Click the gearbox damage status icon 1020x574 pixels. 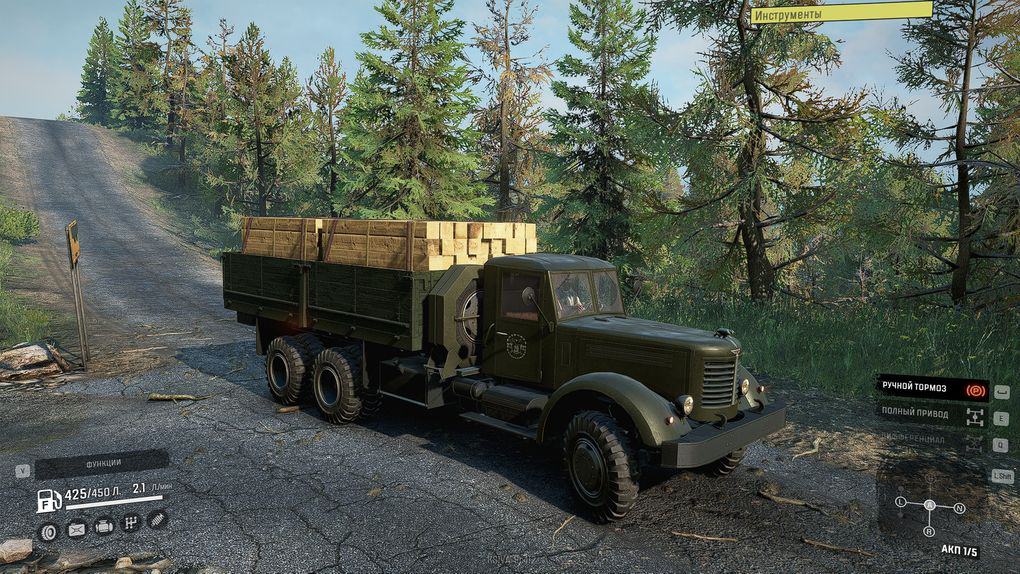130,523
